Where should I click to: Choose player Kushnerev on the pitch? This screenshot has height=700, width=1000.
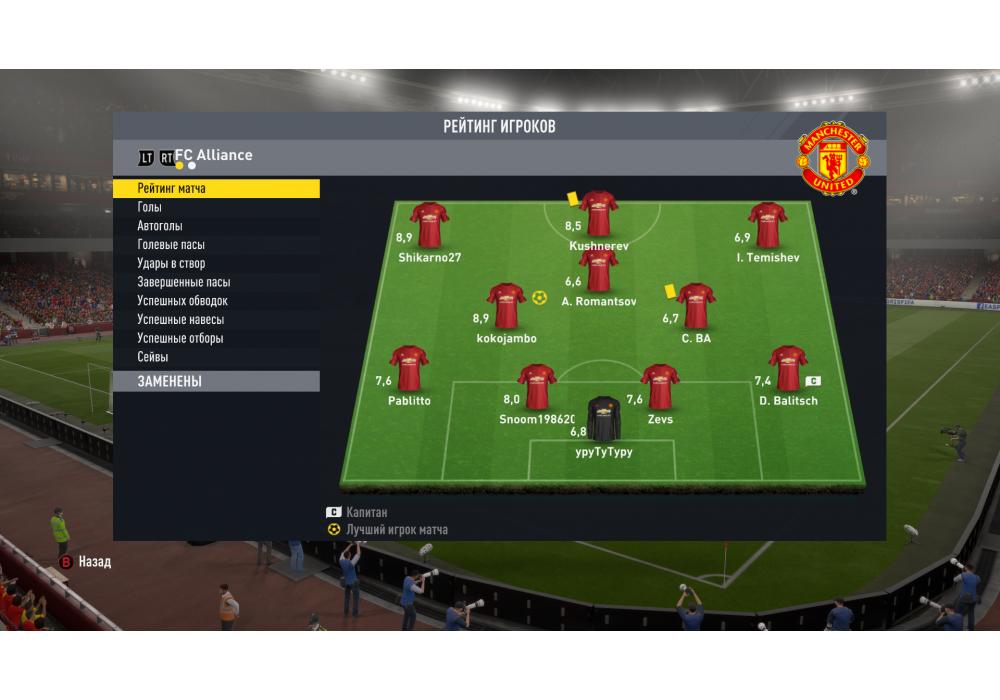click(x=599, y=213)
